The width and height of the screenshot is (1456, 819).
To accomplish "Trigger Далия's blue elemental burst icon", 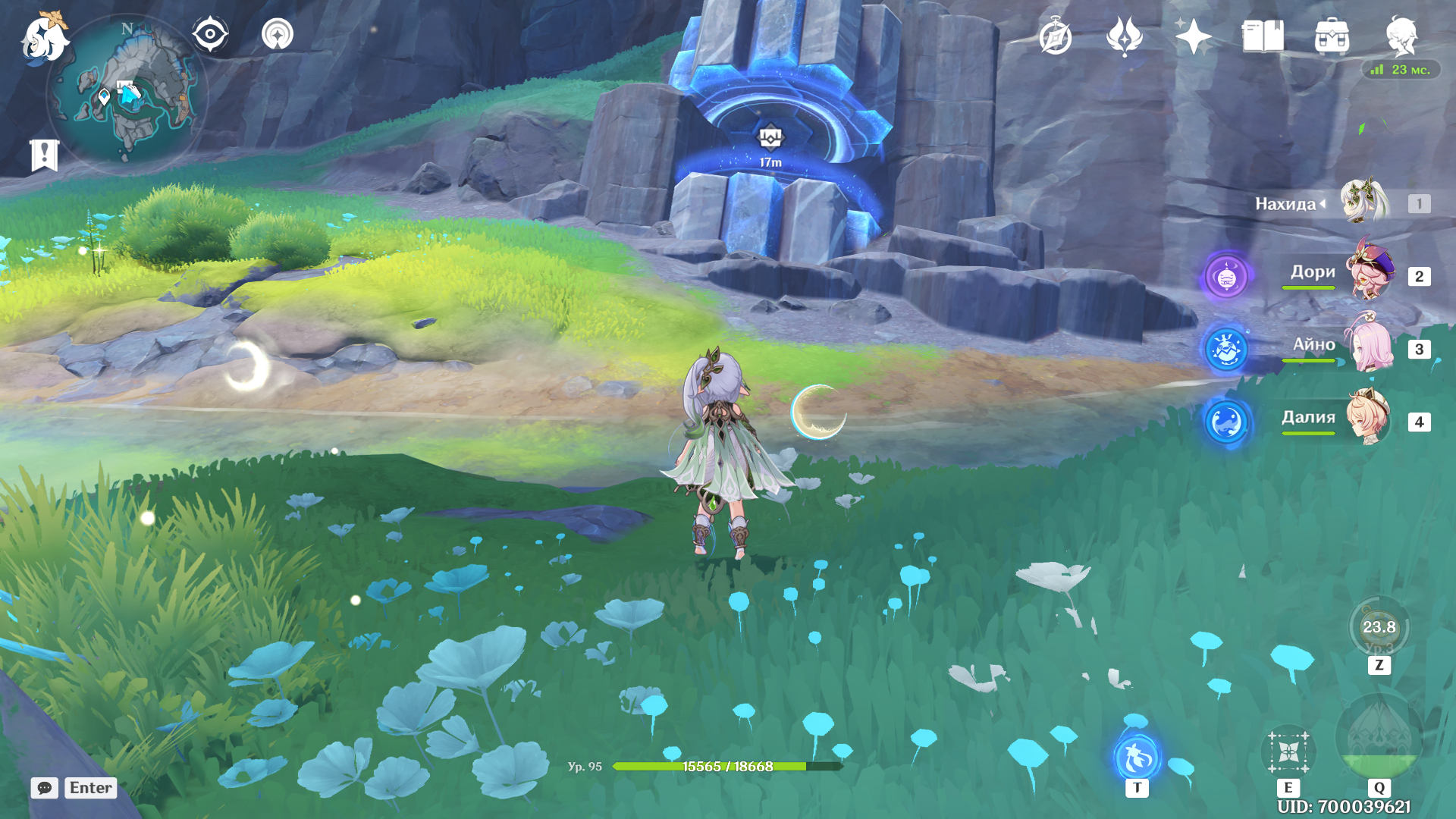I will [x=1226, y=422].
